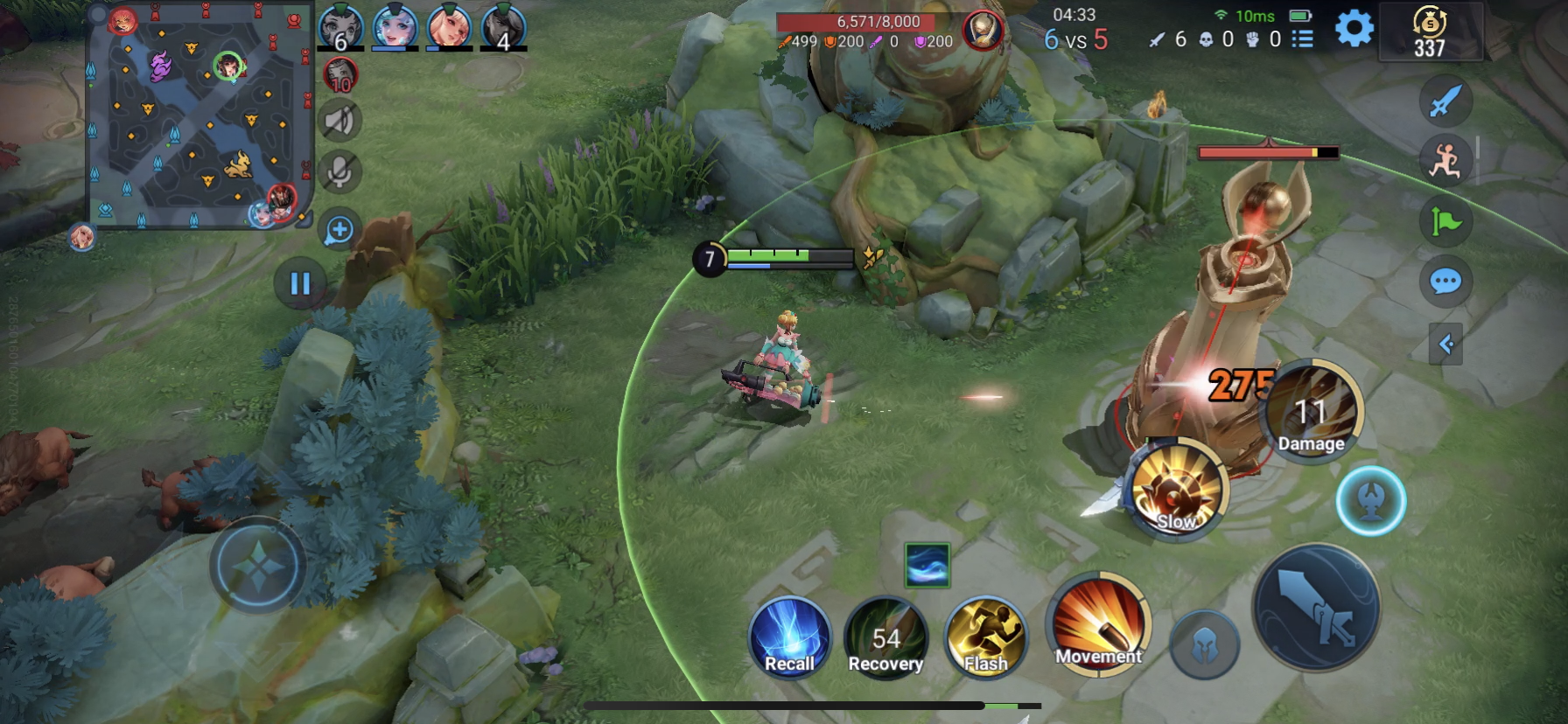Screen dimensions: 1568x724
Task: Use the Recovery spell on cooldown
Action: click(885, 637)
